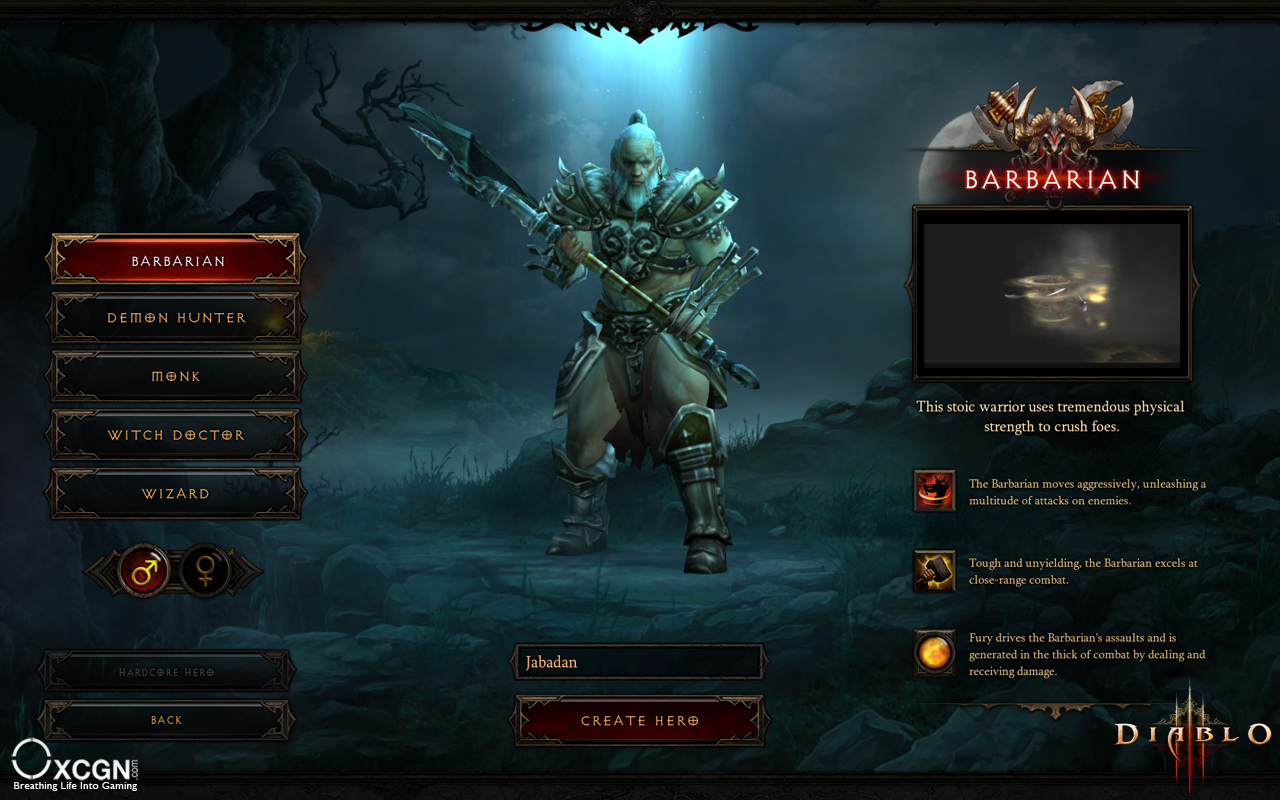
Task: Go back with the Back button
Action: coord(166,720)
